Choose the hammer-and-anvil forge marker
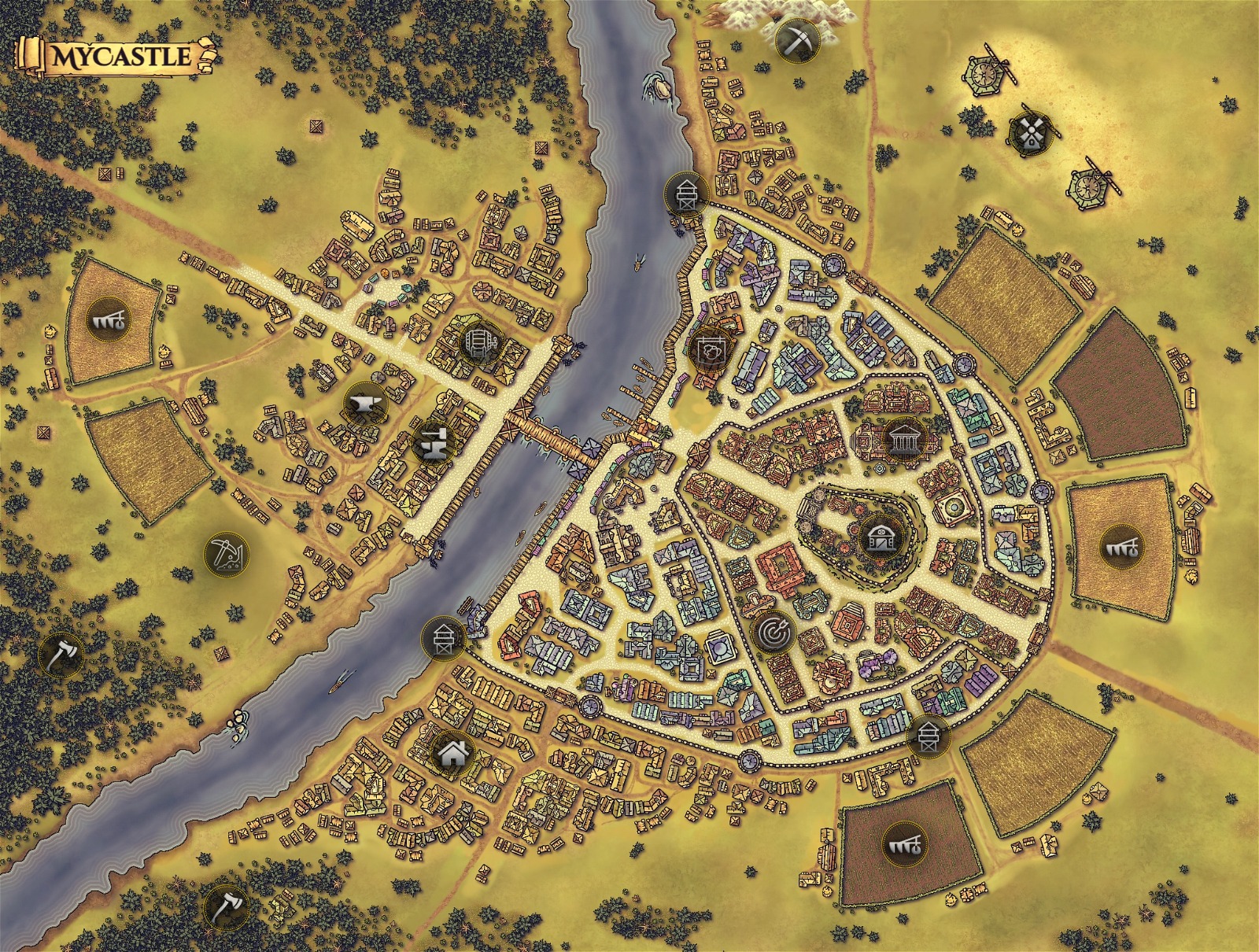 pos(432,443)
